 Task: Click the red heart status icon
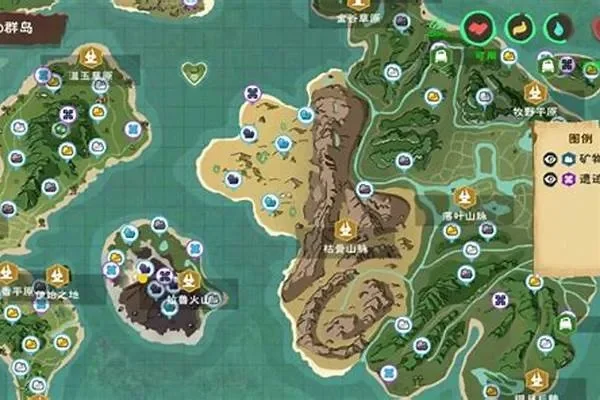478,27
